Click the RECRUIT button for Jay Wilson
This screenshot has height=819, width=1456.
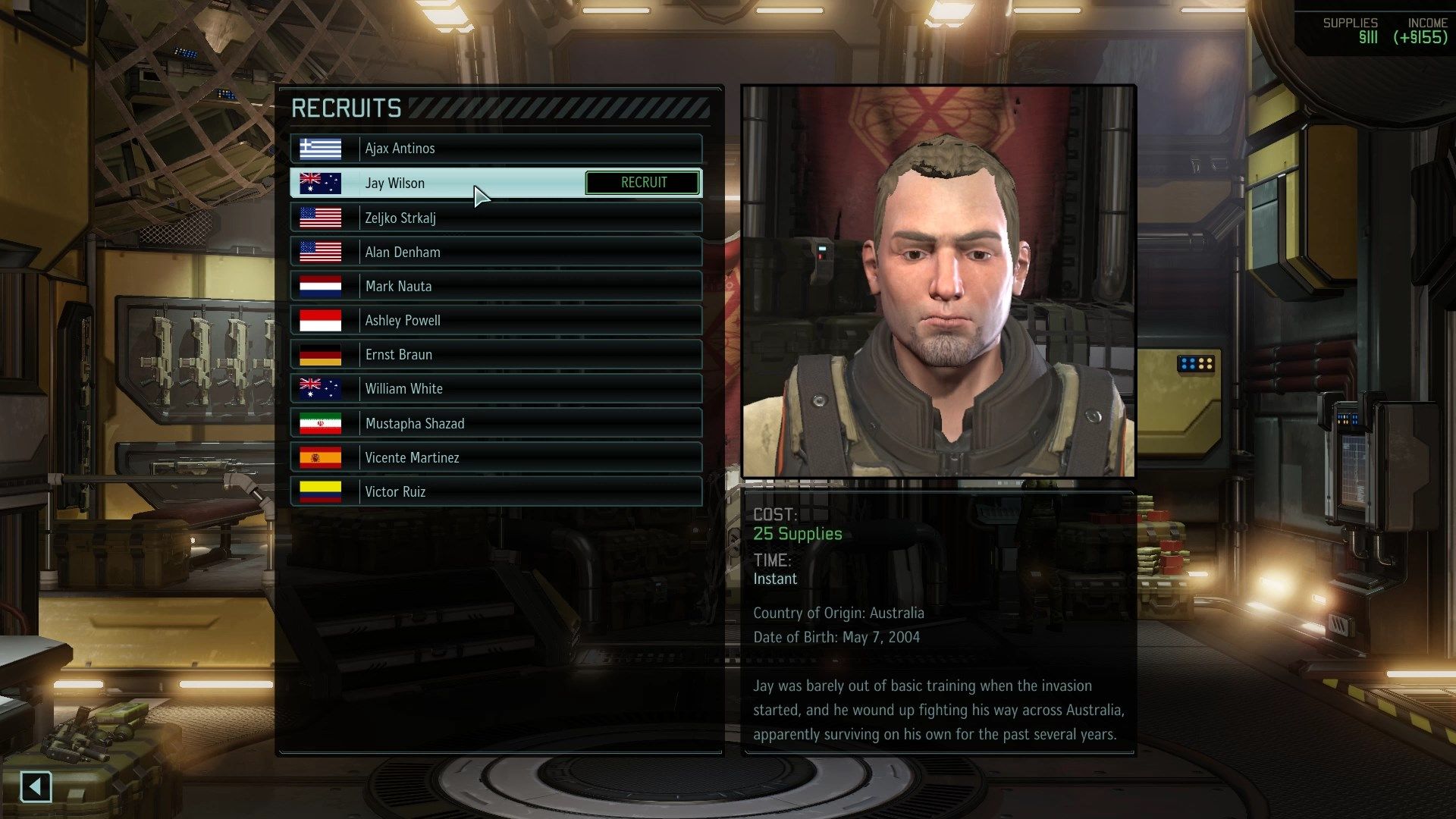pyautogui.click(x=643, y=183)
